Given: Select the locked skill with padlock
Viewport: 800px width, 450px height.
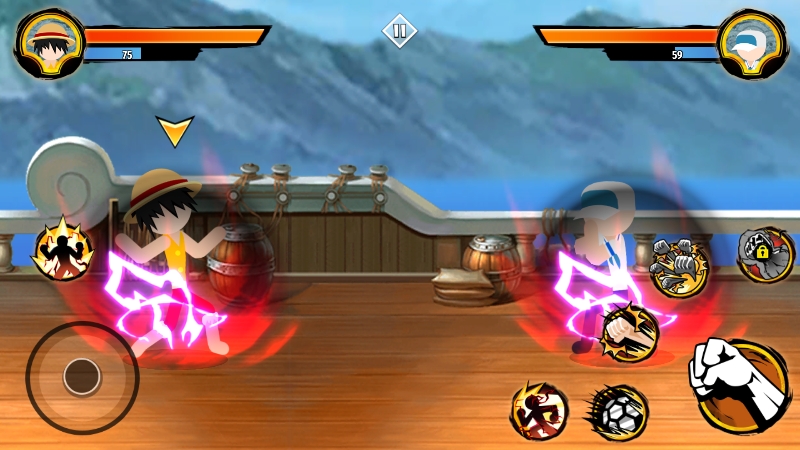Looking at the screenshot, I should click(x=765, y=254).
